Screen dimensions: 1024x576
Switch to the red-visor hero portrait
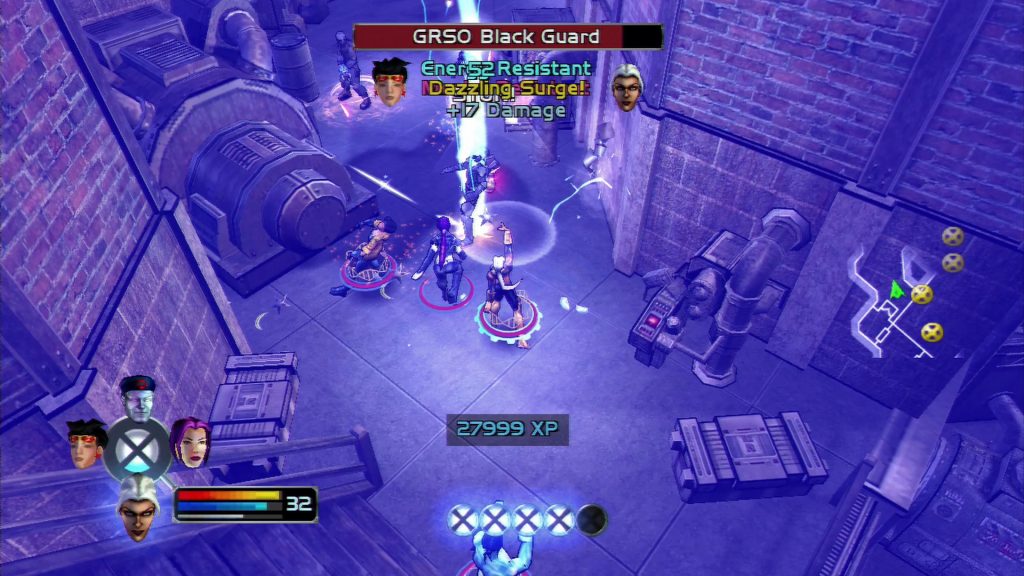click(87, 443)
